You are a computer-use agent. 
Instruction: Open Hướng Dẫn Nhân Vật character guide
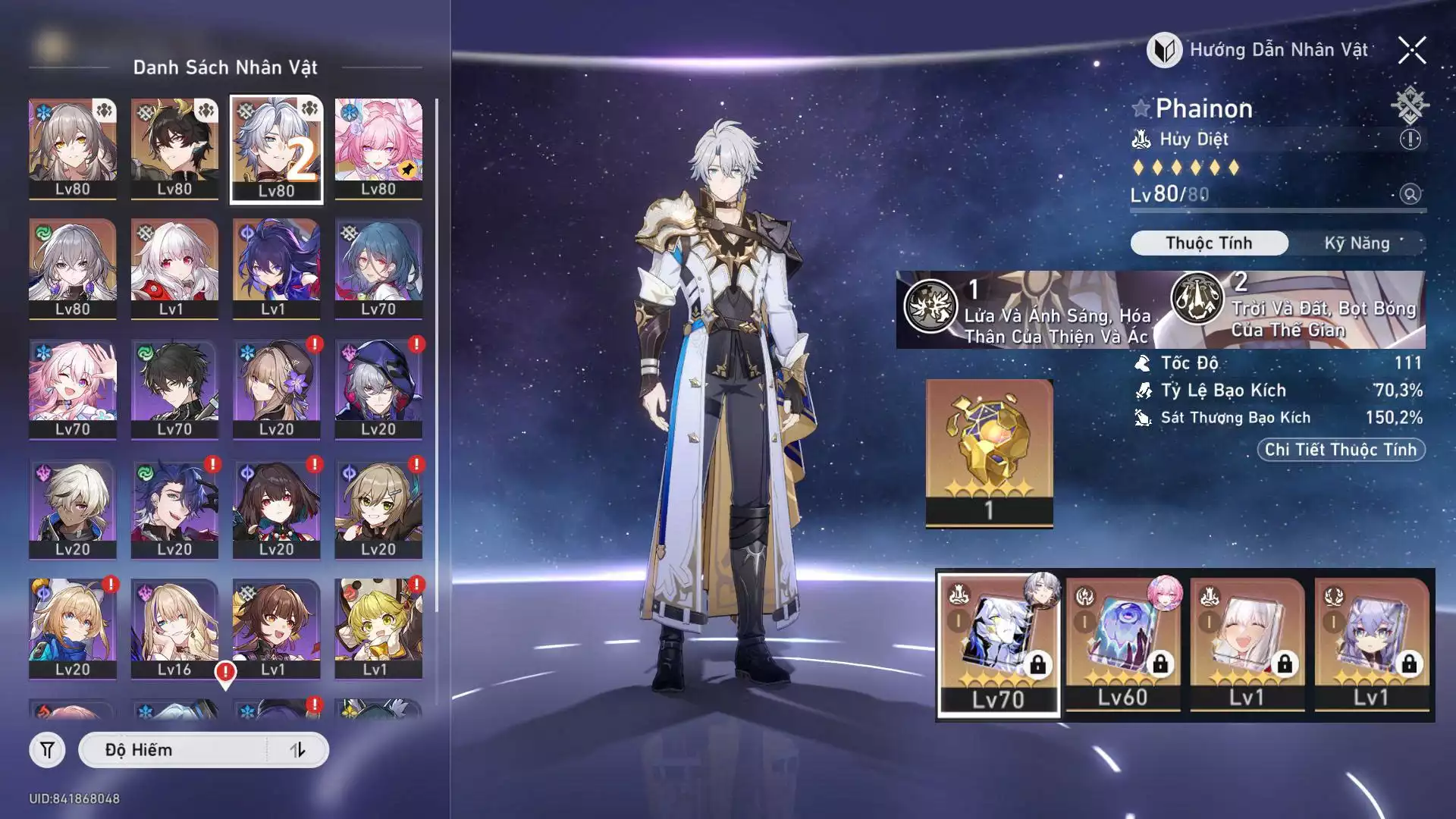[1259, 51]
